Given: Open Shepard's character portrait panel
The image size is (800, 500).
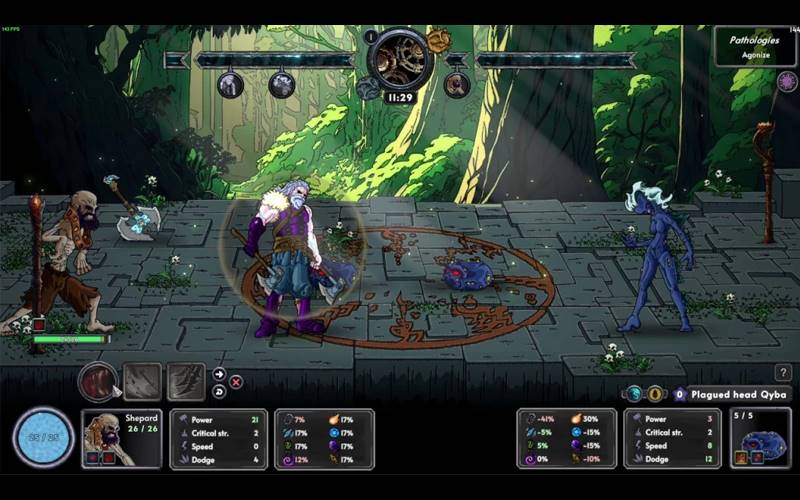Looking at the screenshot, I should click(122, 438).
